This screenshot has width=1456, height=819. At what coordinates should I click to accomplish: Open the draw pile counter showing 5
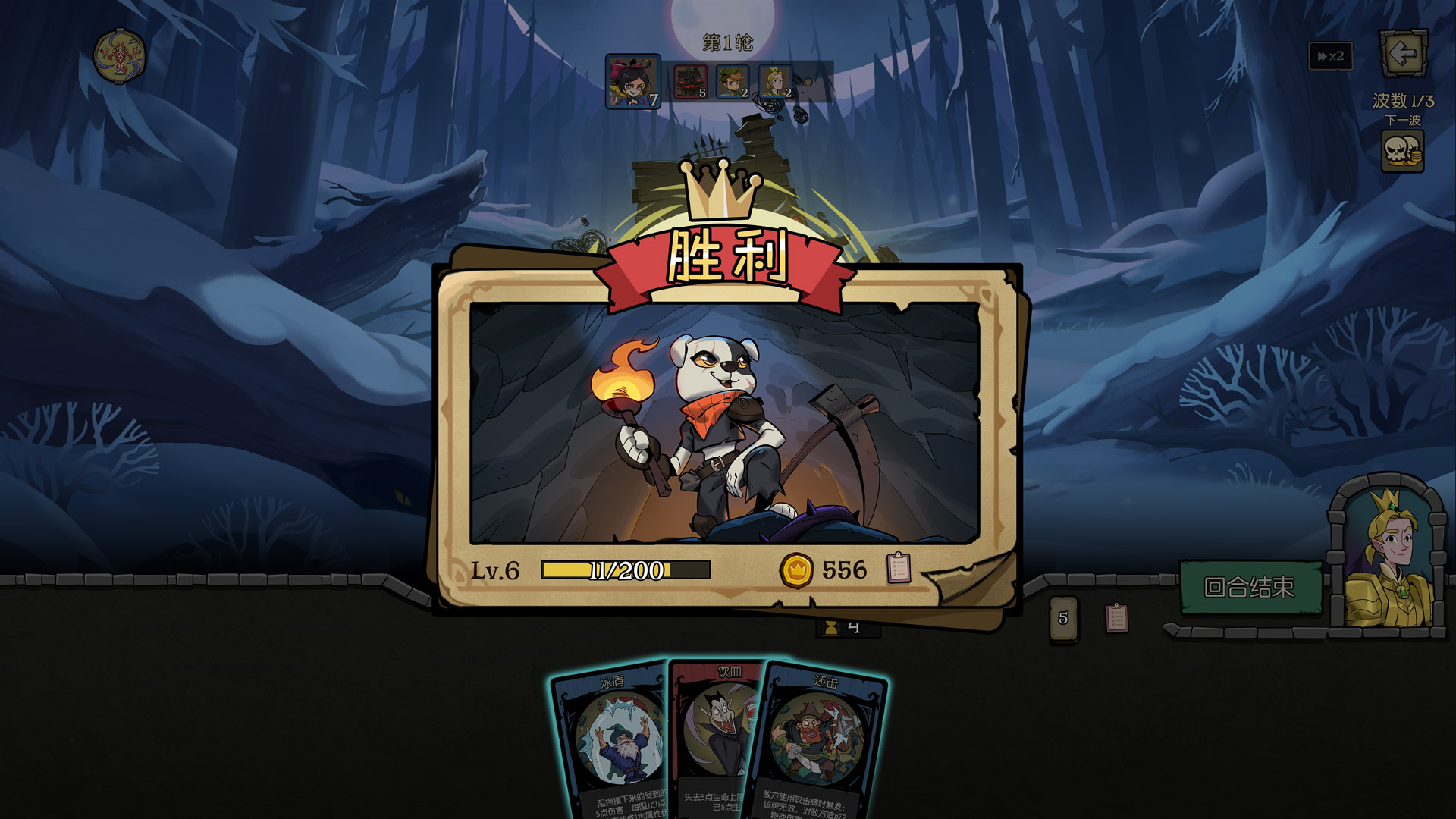1062,618
